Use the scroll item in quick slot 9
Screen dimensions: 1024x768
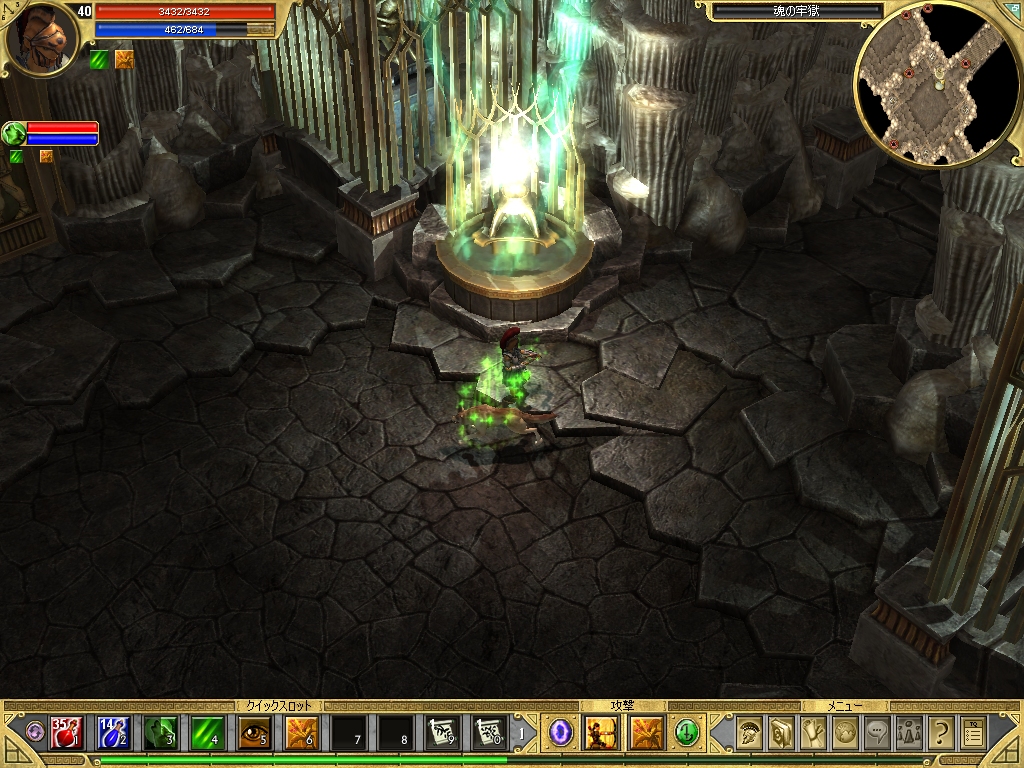(x=442, y=733)
